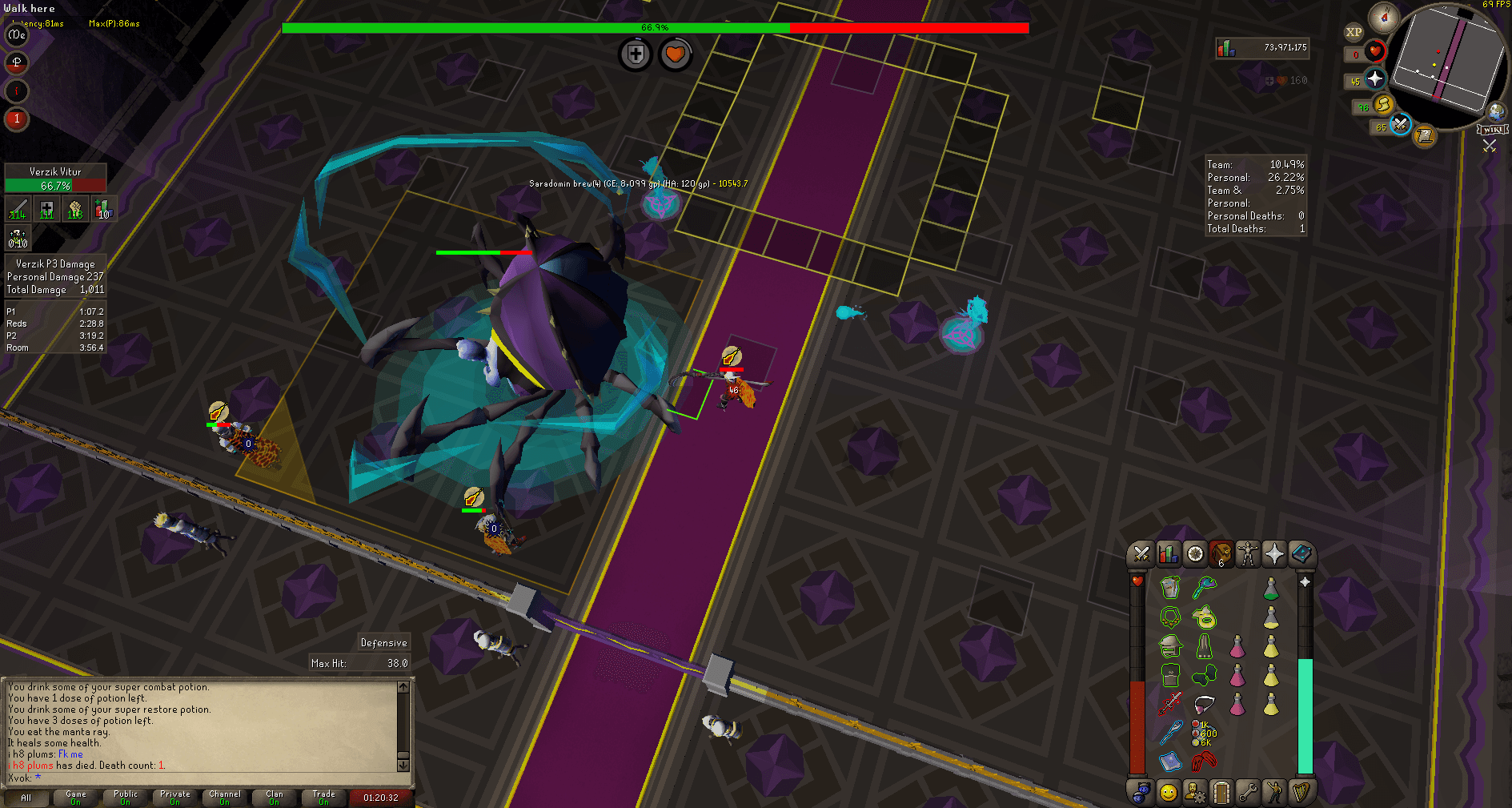Click the Clan chat filter button
Image resolution: width=1512 pixels, height=808 pixels.
273,798
